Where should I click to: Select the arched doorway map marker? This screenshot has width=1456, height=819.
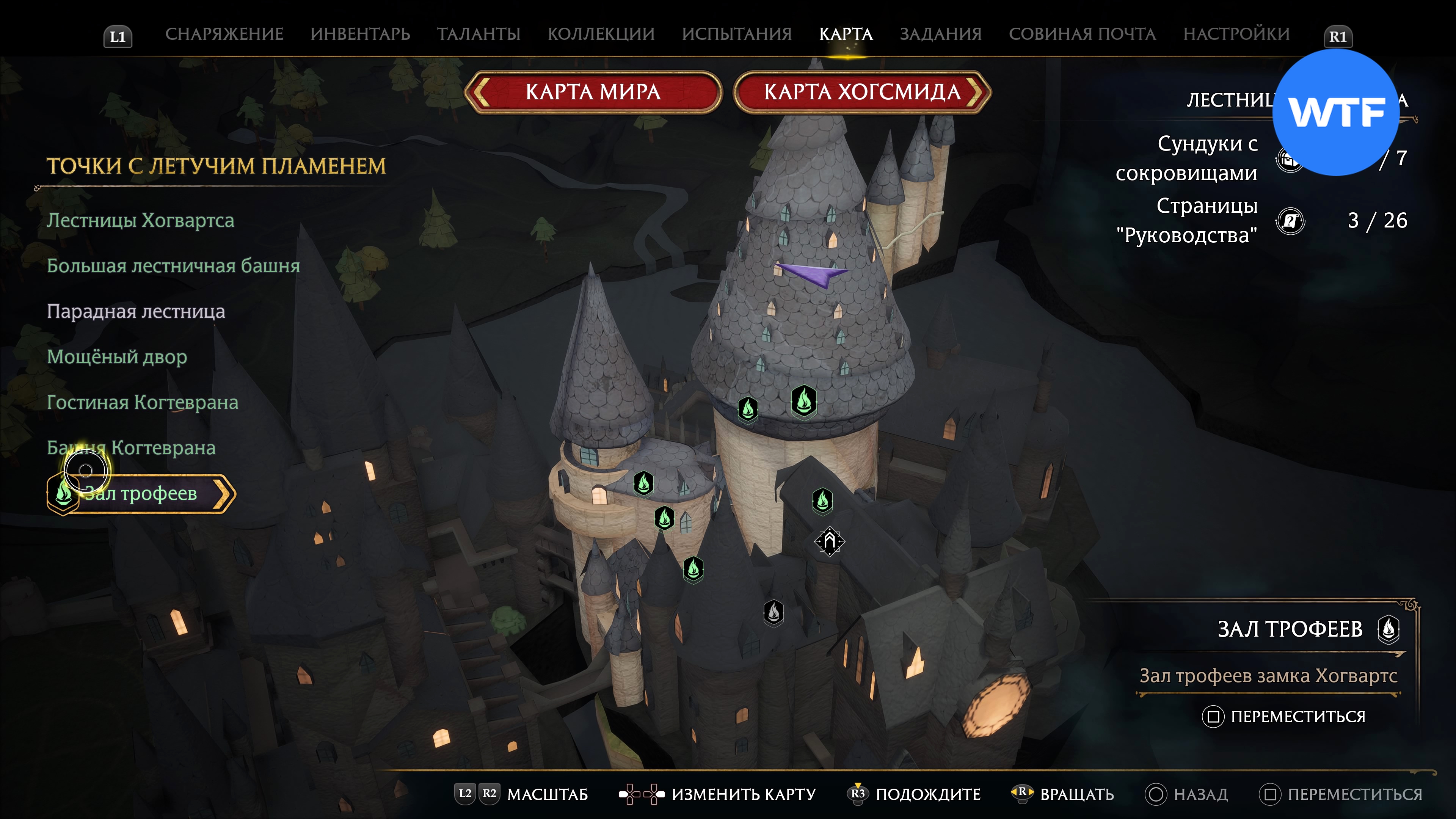click(x=829, y=541)
